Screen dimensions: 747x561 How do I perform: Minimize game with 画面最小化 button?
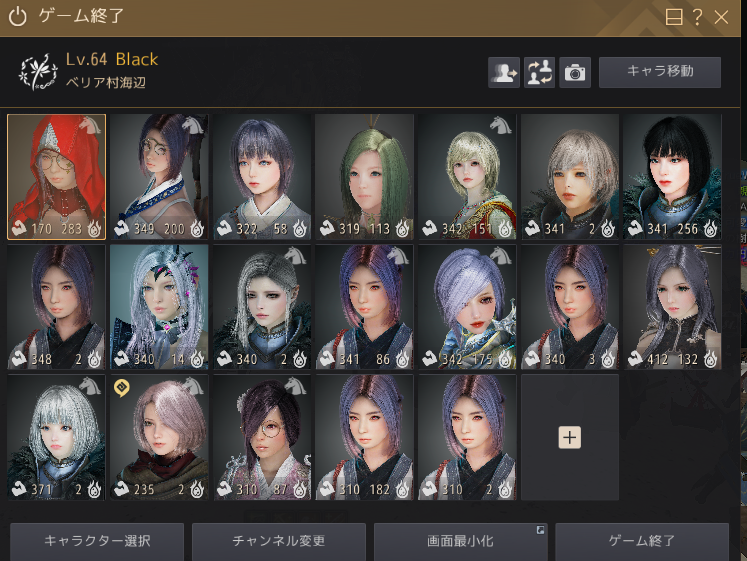pyautogui.click(x=460, y=541)
